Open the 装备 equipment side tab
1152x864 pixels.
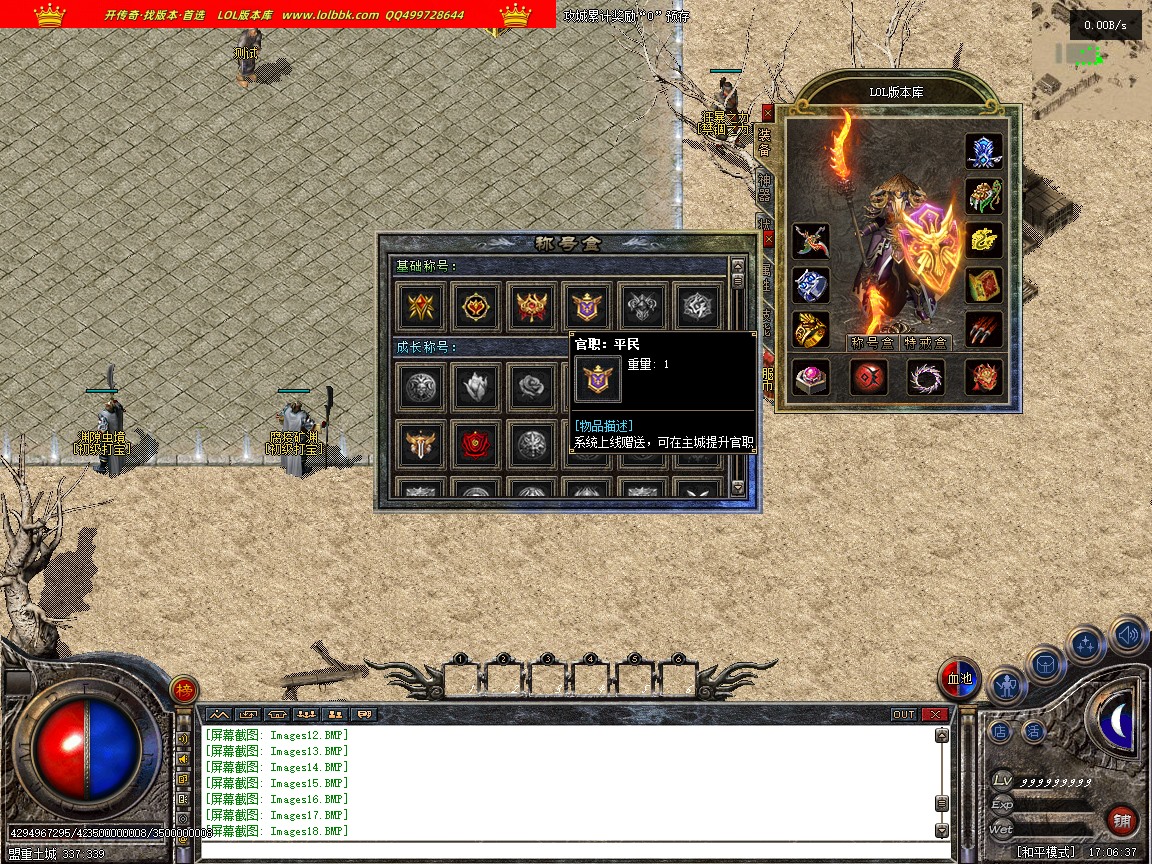[765, 141]
